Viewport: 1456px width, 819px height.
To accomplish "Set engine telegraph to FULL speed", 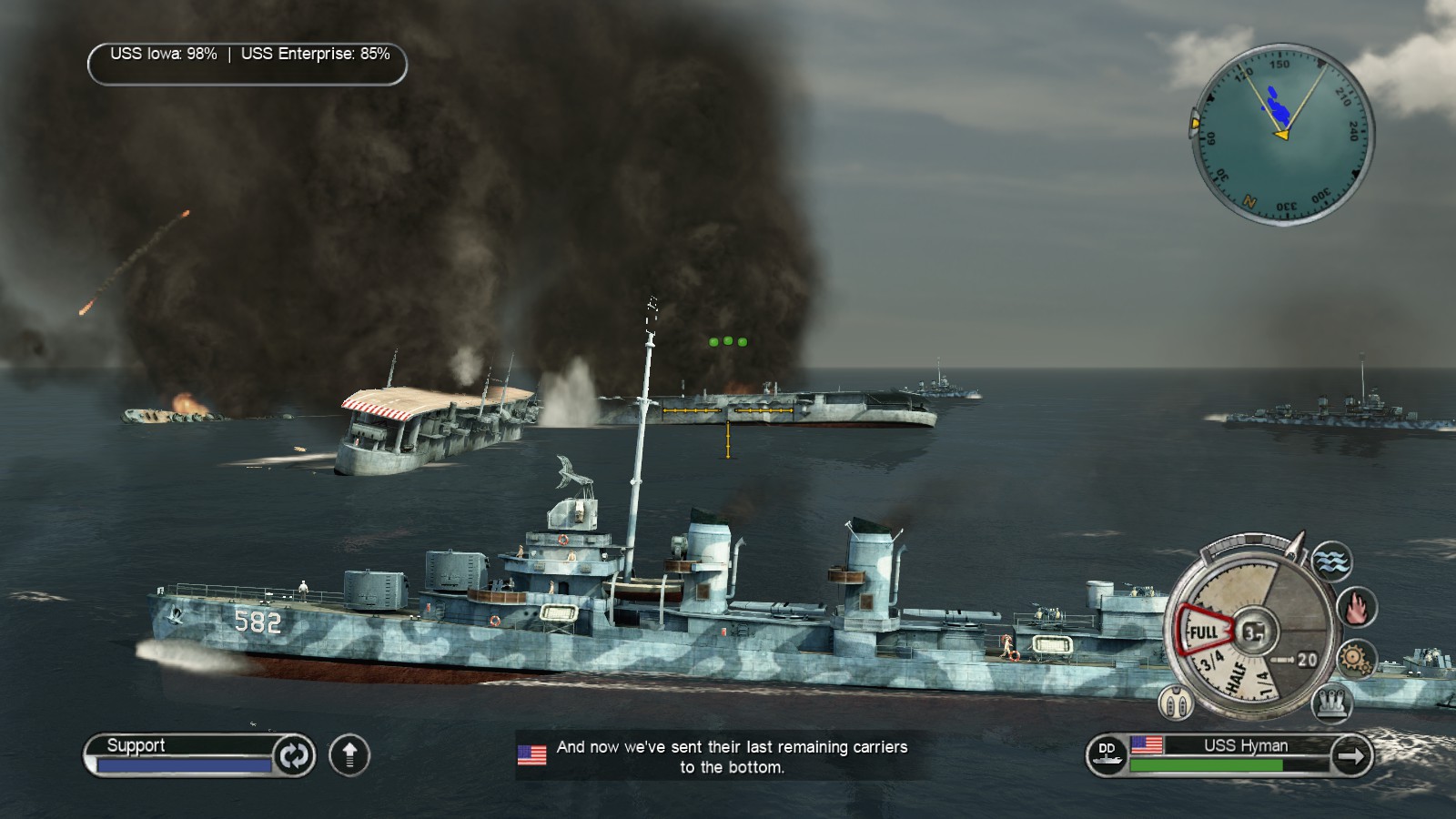I will [1203, 632].
